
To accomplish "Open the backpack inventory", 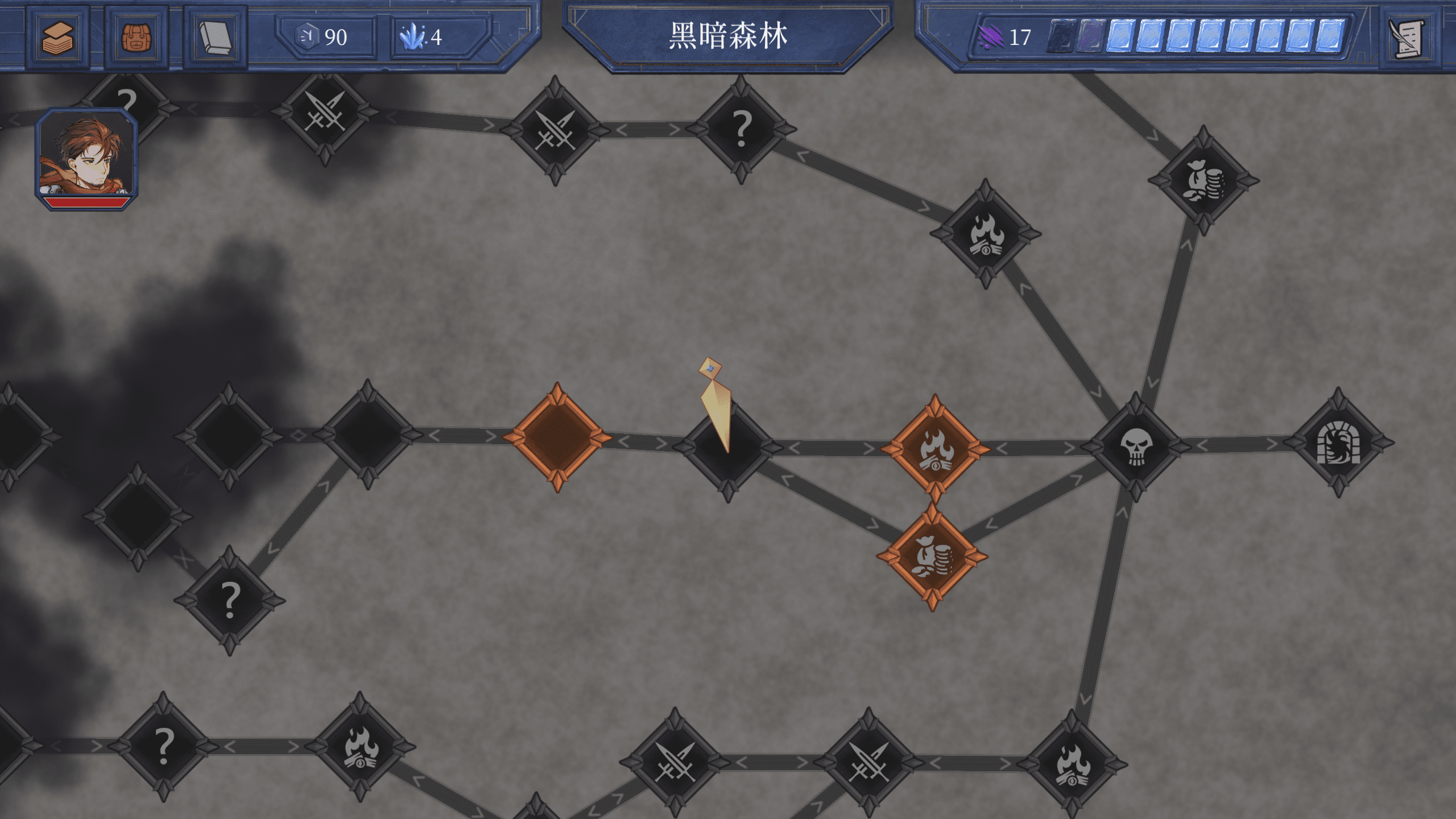I will coord(136,38).
